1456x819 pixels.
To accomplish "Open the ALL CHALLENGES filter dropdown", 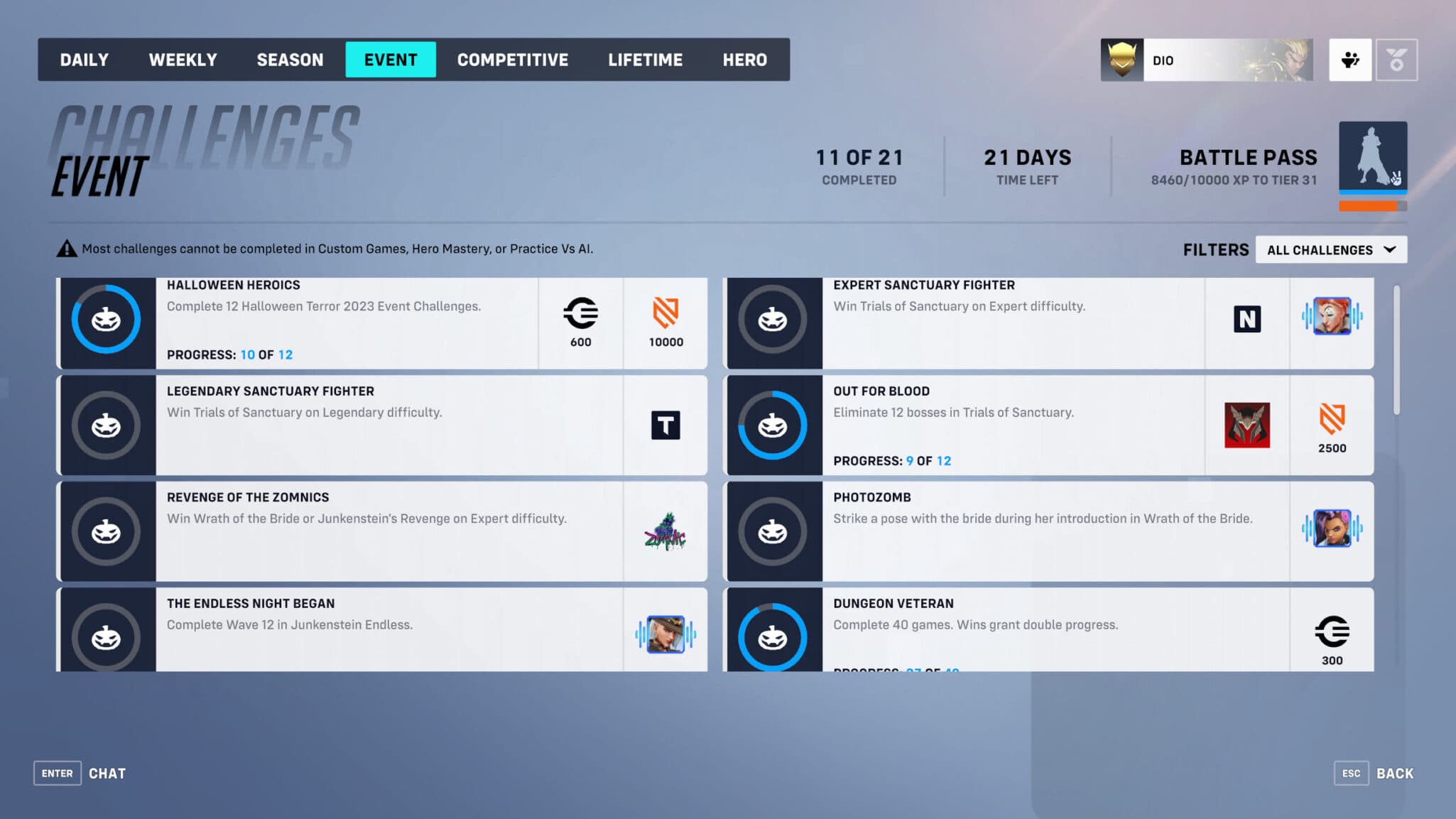I will [1331, 249].
